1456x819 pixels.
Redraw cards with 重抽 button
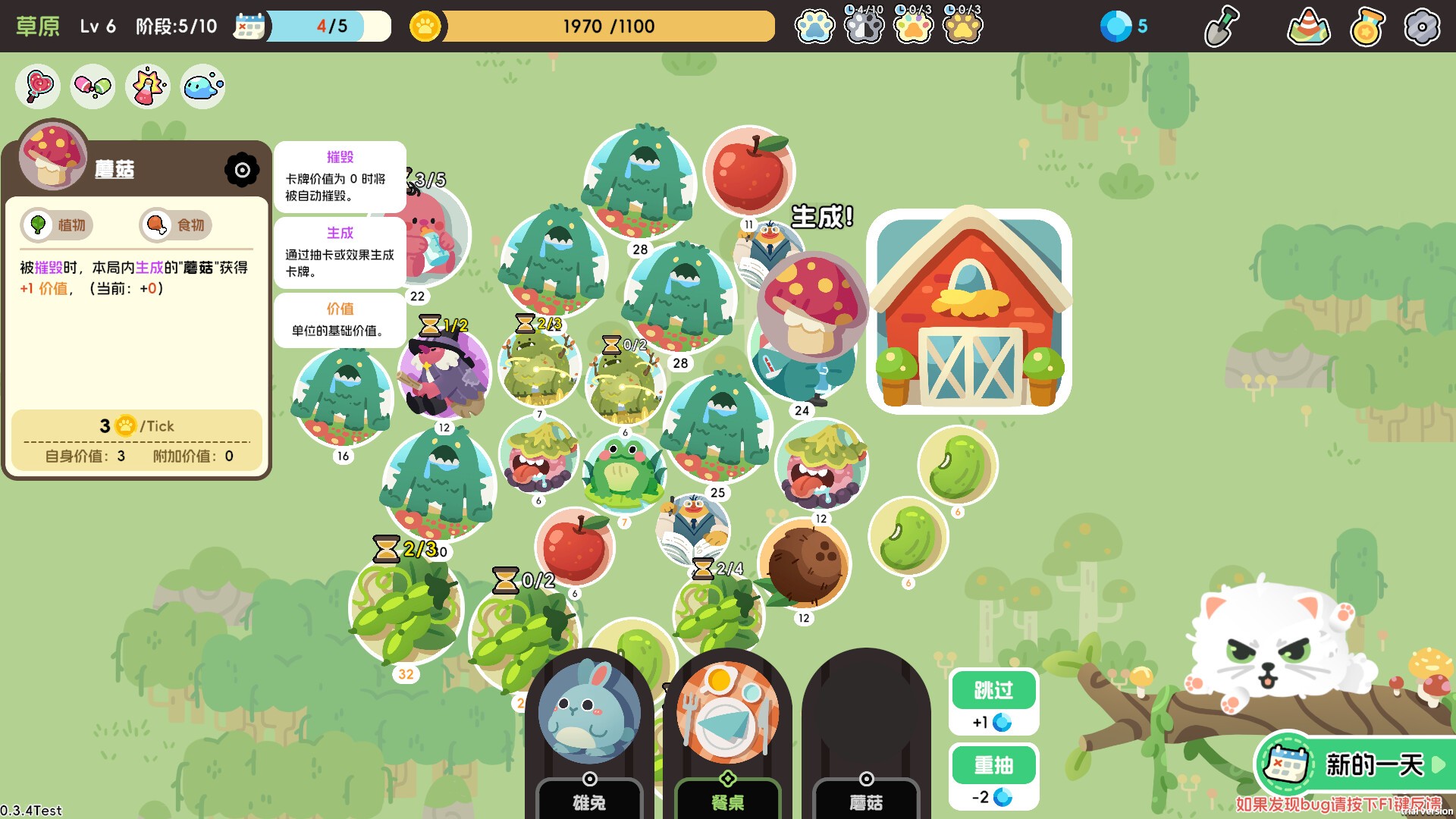pos(993,765)
